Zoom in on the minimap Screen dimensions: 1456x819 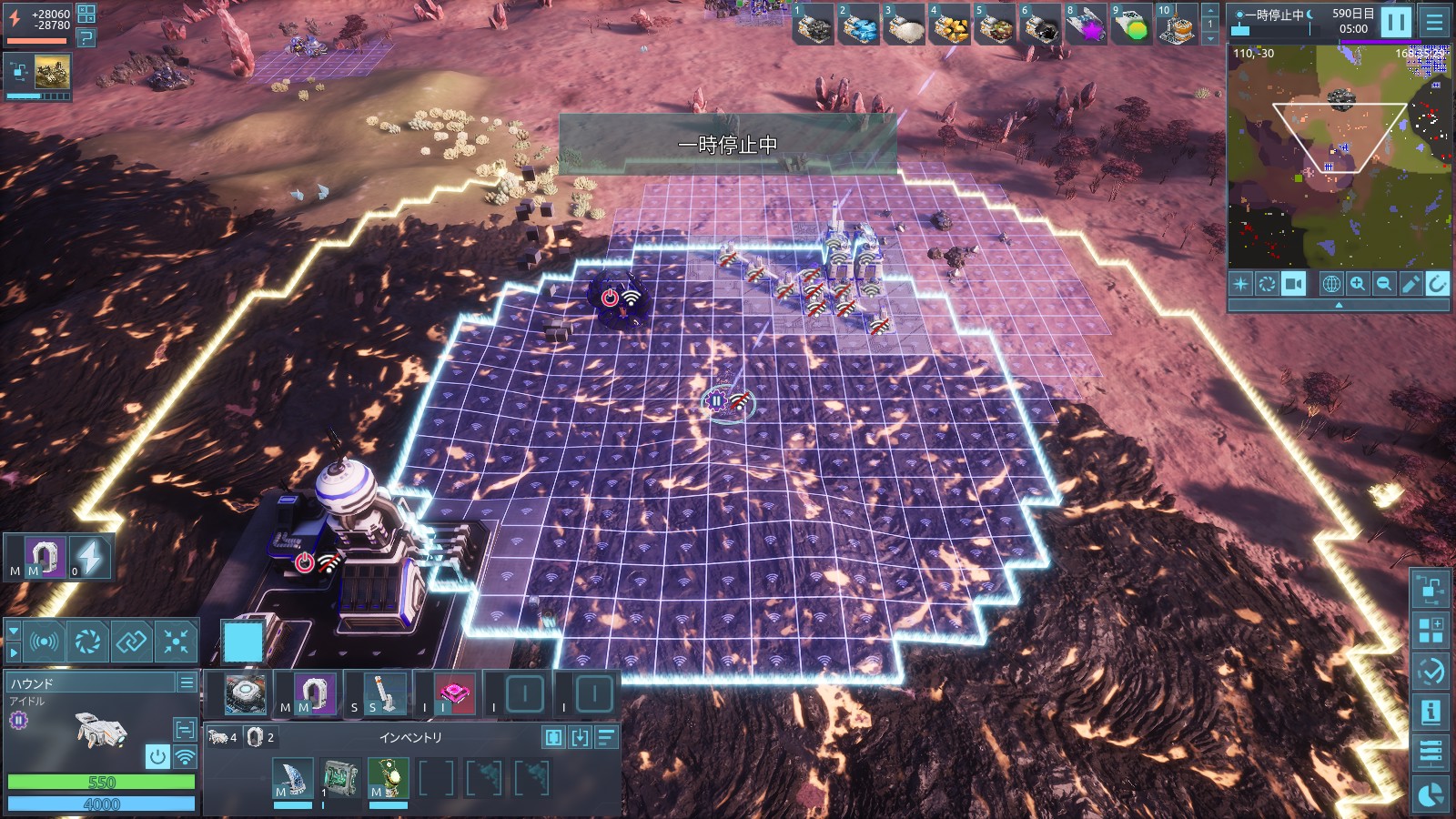(1358, 284)
